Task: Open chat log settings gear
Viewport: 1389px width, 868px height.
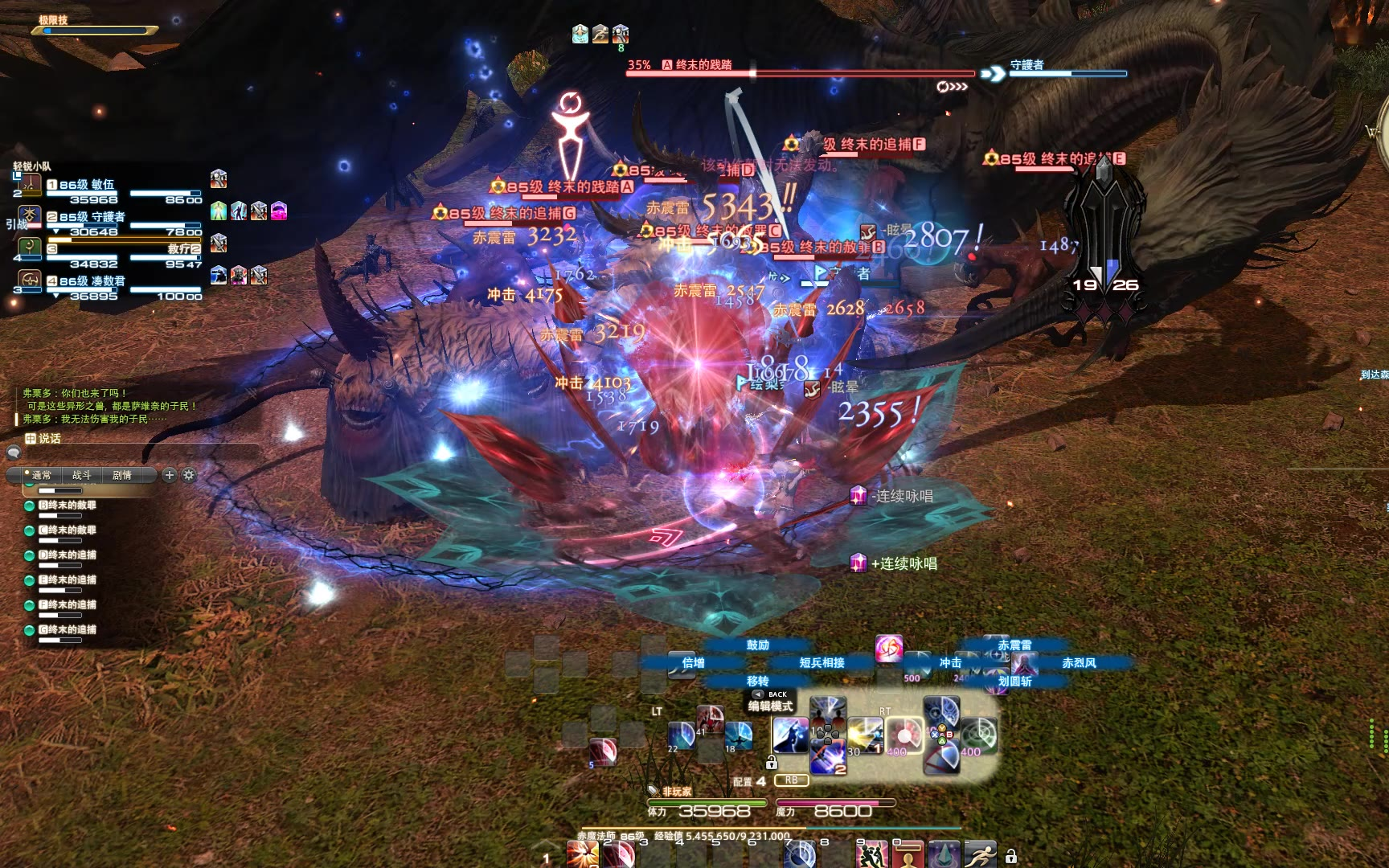Action: click(x=189, y=475)
